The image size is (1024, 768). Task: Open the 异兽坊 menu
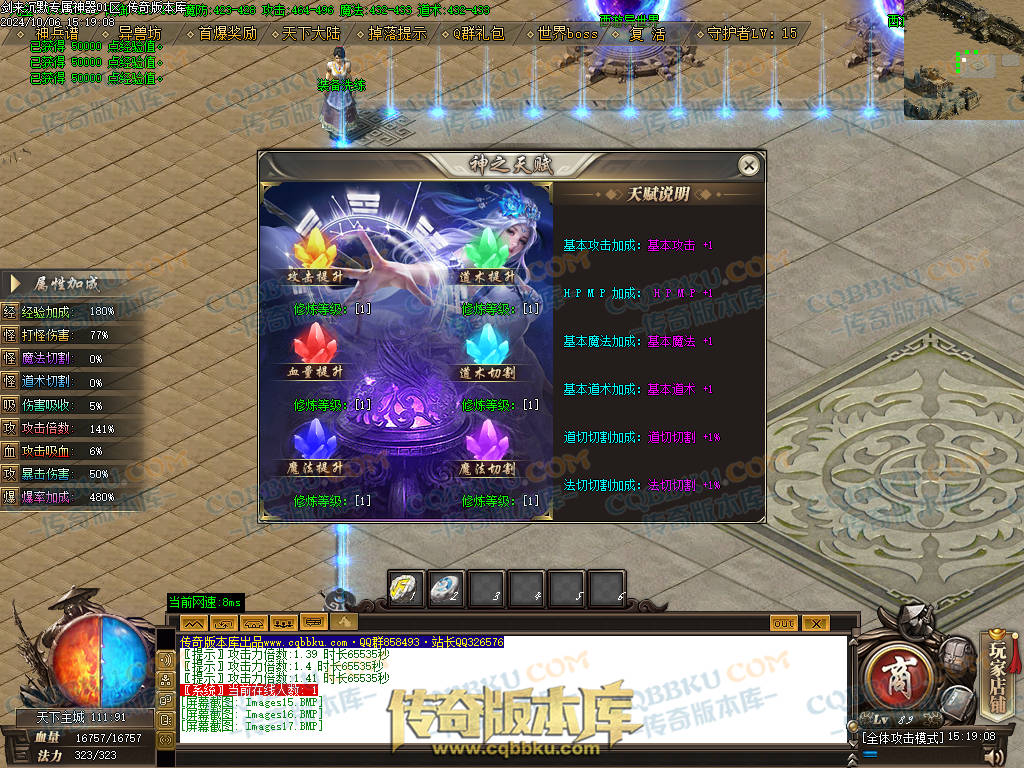click(x=140, y=33)
